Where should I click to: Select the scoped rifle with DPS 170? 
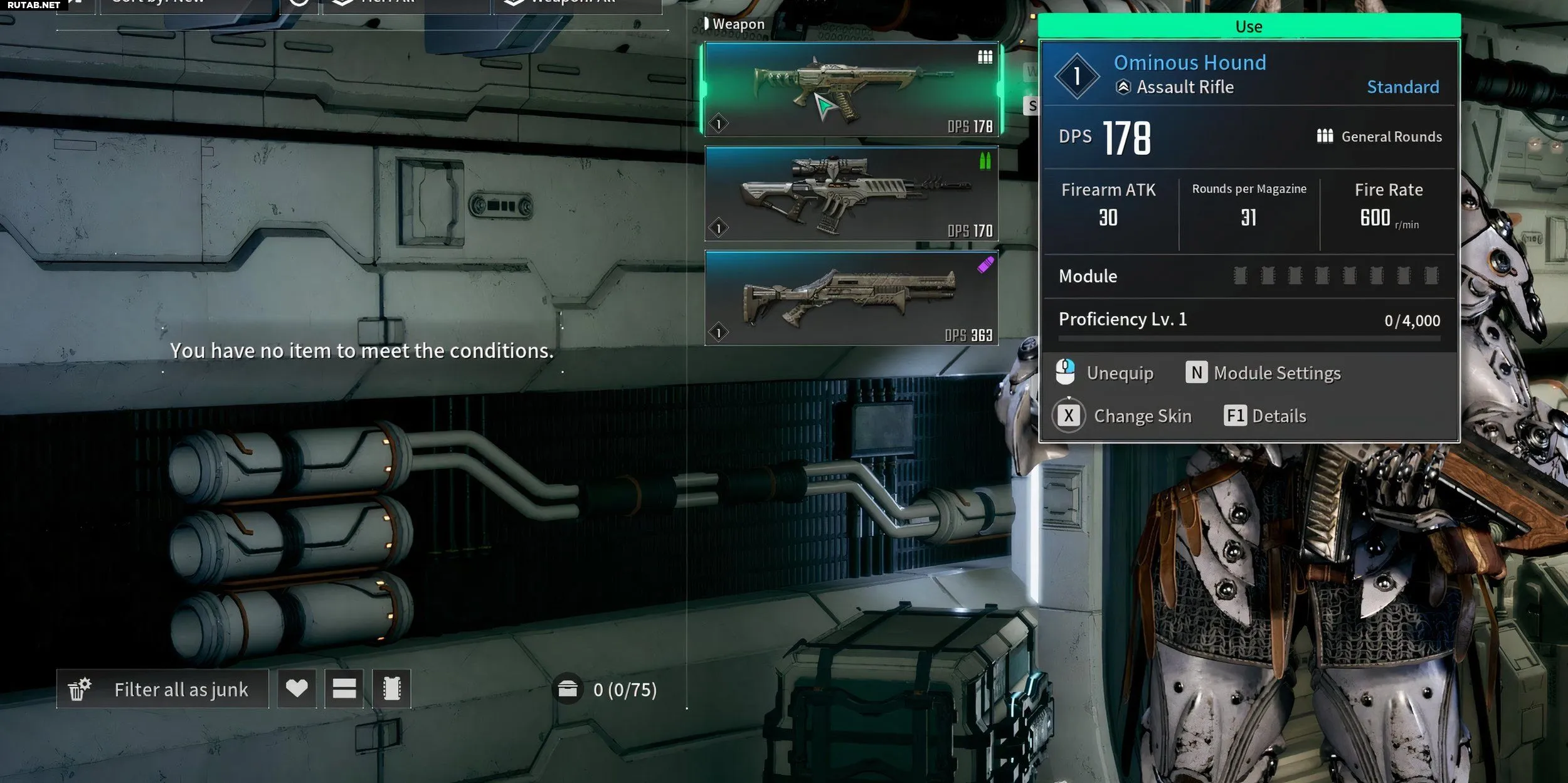pyautogui.click(x=851, y=194)
